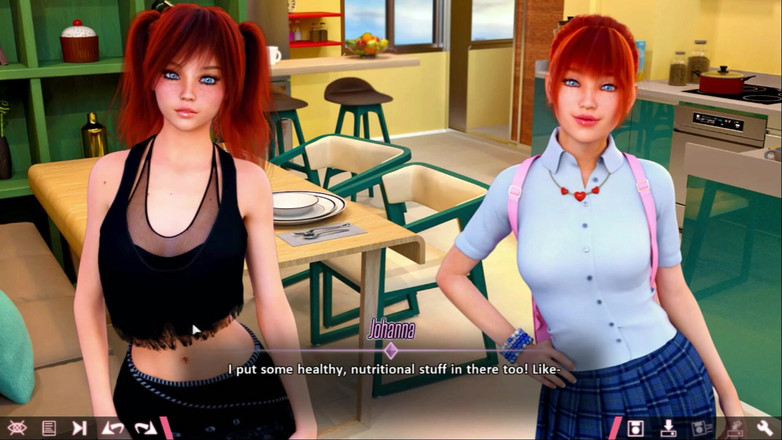Image resolution: width=782 pixels, height=440 pixels.
Task: Quick save with the dimmed floppy icon
Action: tap(701, 428)
